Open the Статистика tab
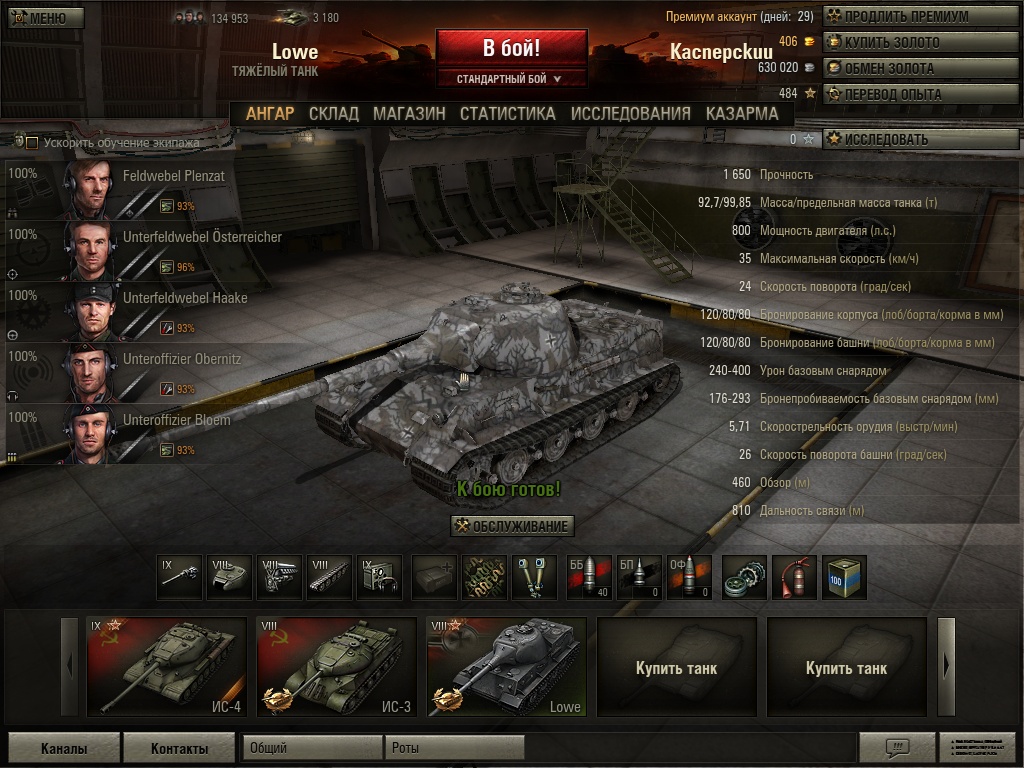Image resolution: width=1024 pixels, height=768 pixels. (507, 114)
